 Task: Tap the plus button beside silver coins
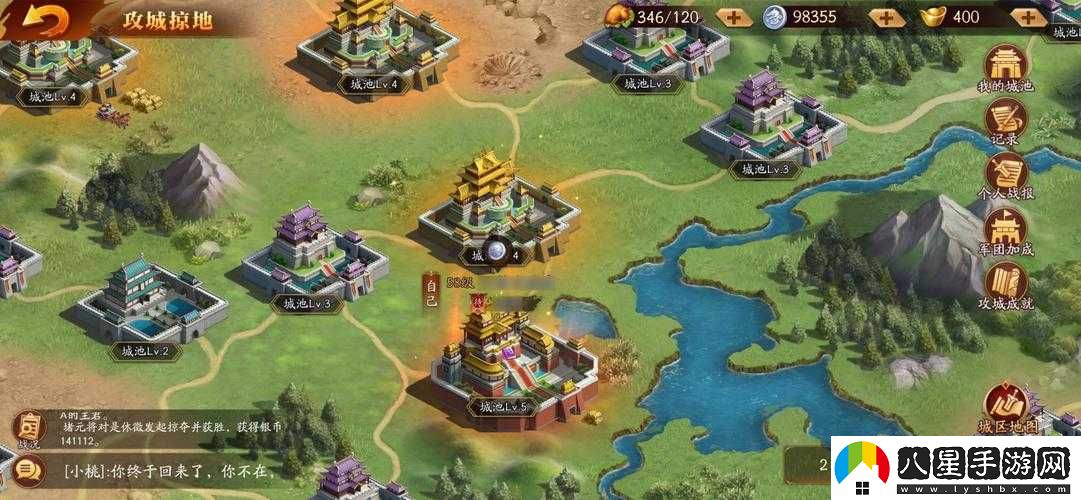click(x=884, y=17)
